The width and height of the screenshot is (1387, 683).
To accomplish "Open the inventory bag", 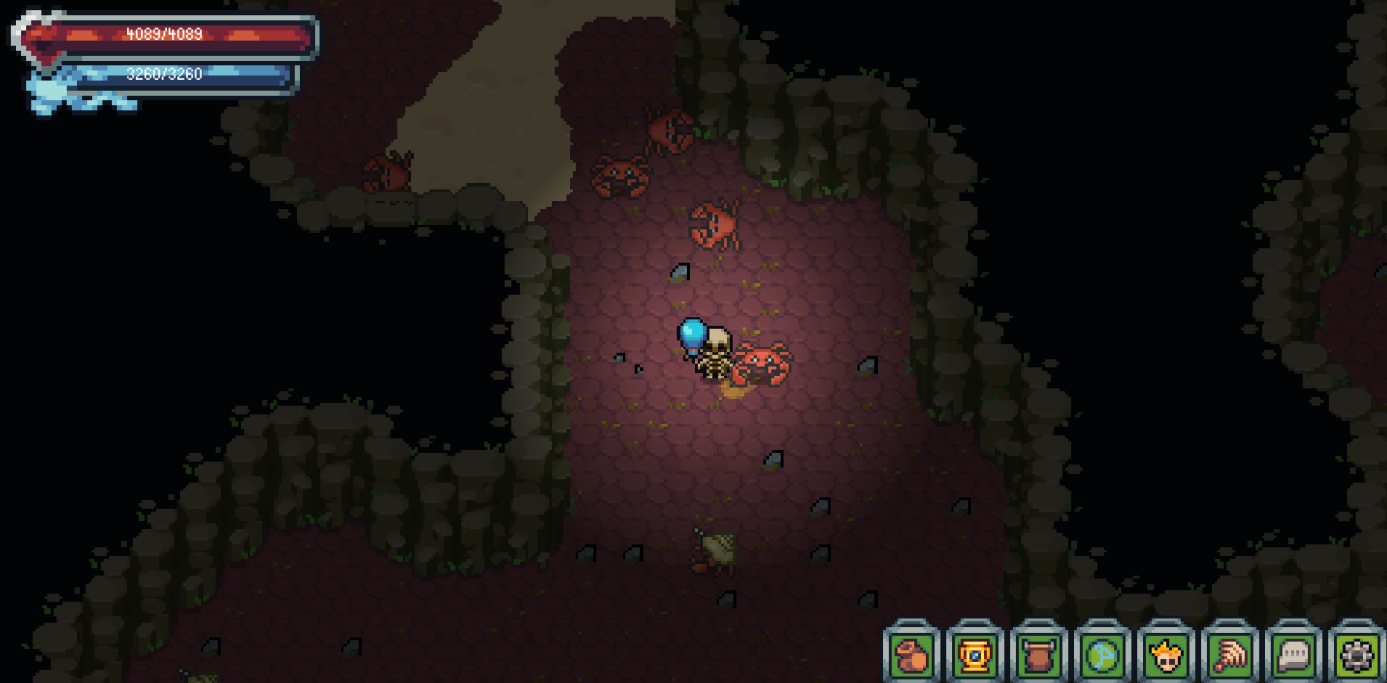I will tap(911, 656).
